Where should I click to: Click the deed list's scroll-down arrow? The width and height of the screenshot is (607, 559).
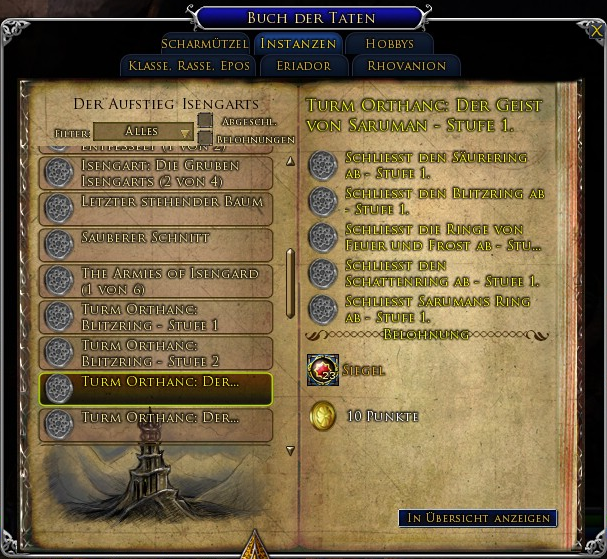tap(290, 451)
